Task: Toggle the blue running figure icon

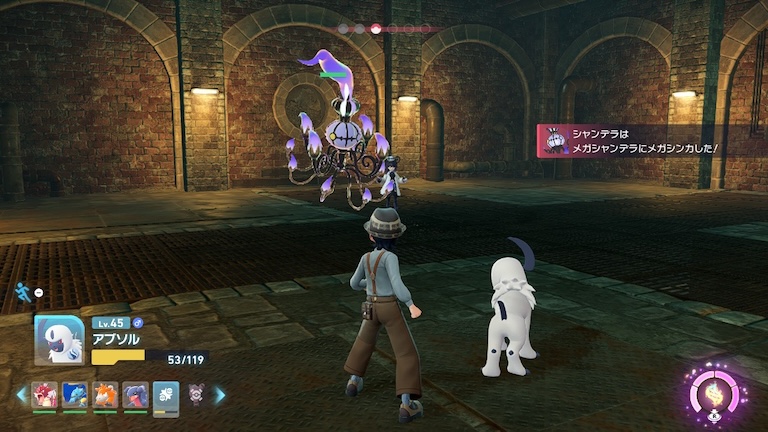Action: [22, 291]
